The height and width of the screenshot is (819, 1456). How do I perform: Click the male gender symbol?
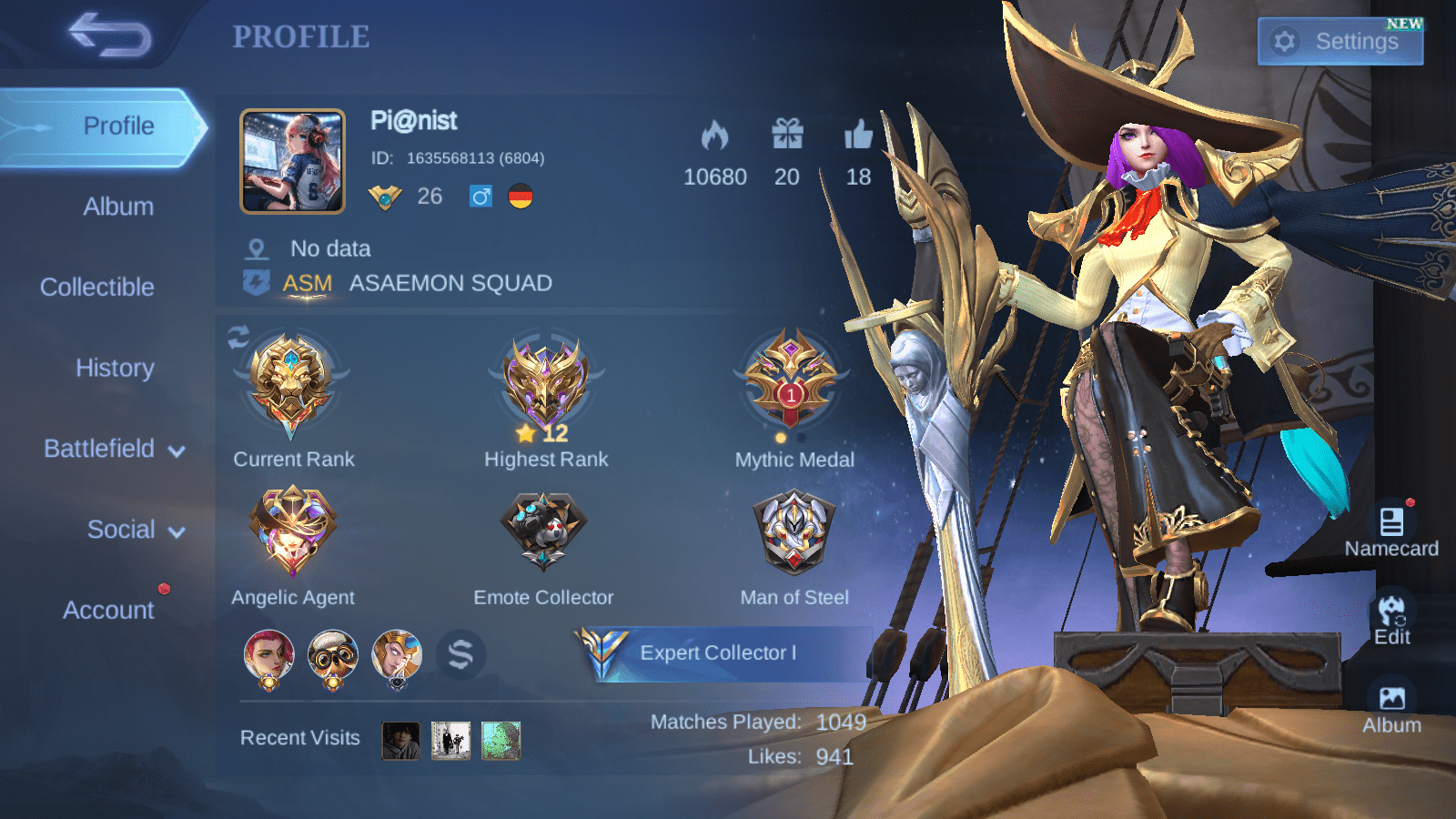pos(481,197)
